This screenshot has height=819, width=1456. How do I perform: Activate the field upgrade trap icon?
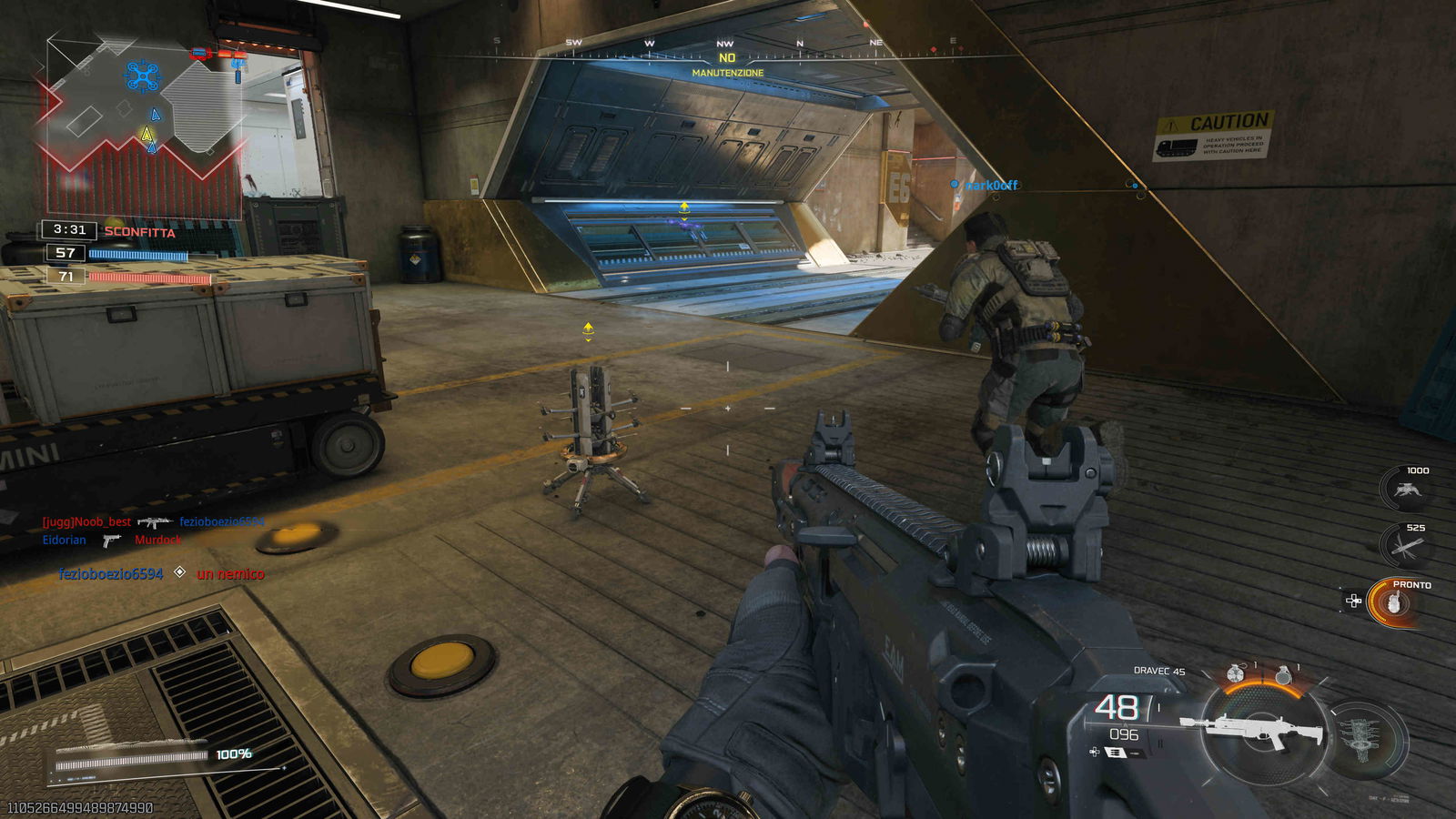pyautogui.click(x=1363, y=738)
